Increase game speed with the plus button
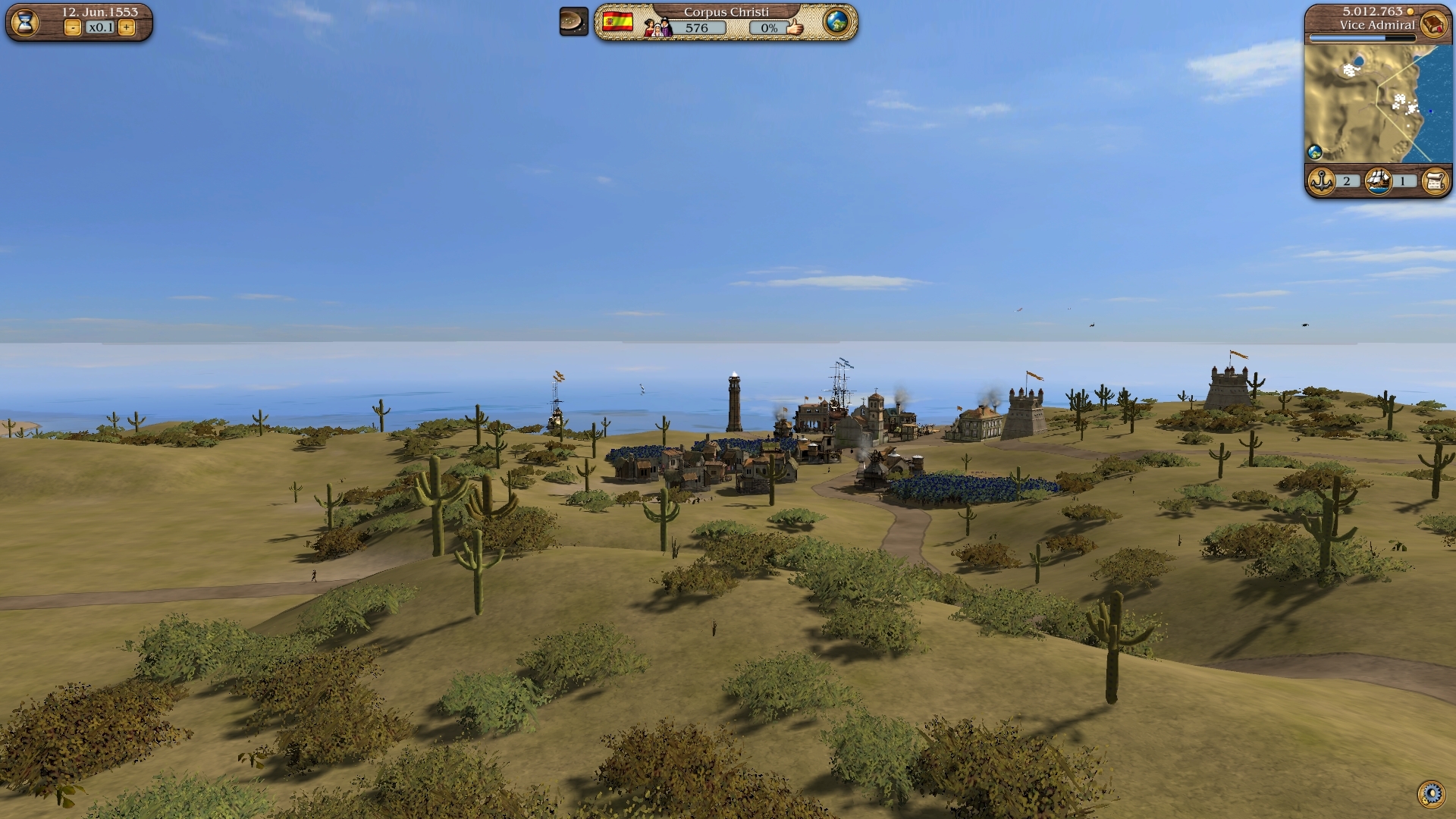Screen dimensions: 1456x819 coord(127,28)
